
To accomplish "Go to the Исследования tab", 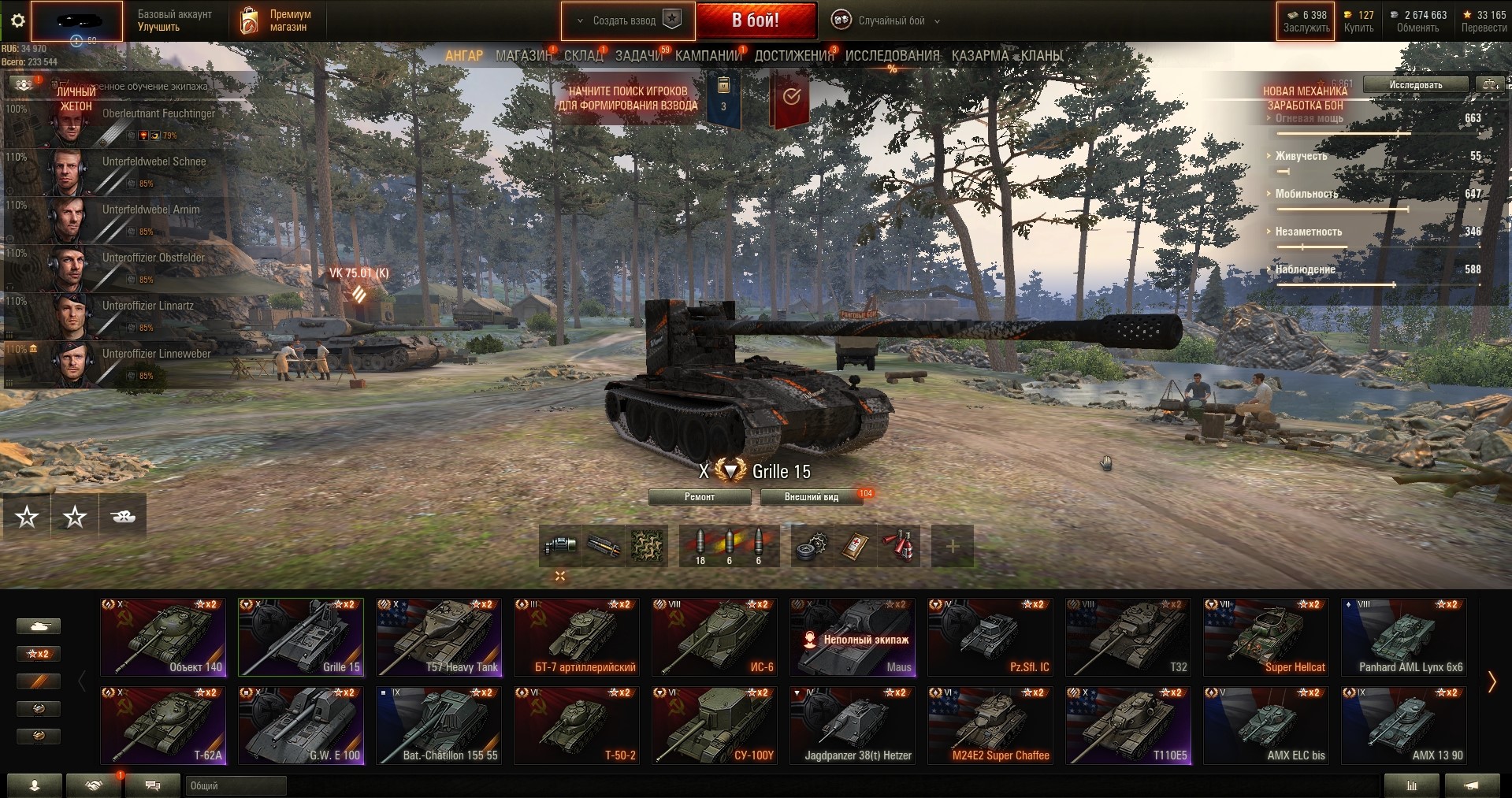I will point(892,56).
